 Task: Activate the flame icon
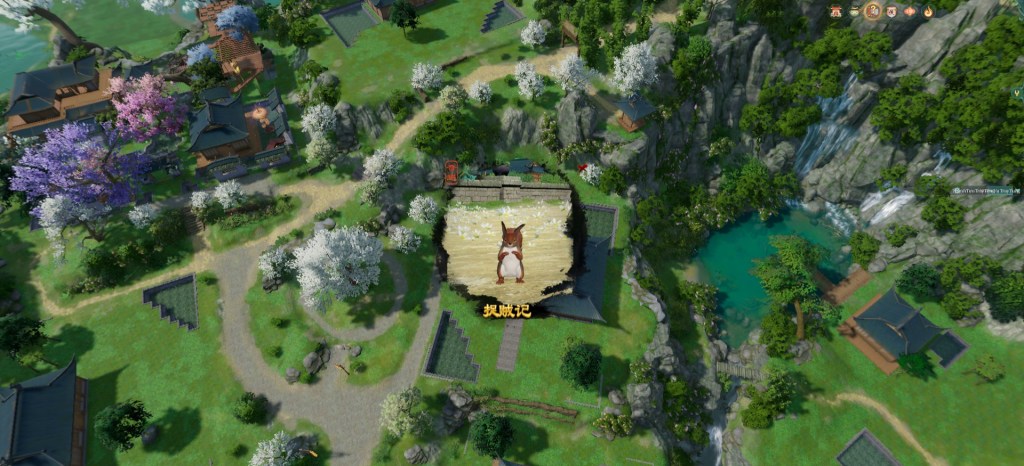(x=928, y=12)
